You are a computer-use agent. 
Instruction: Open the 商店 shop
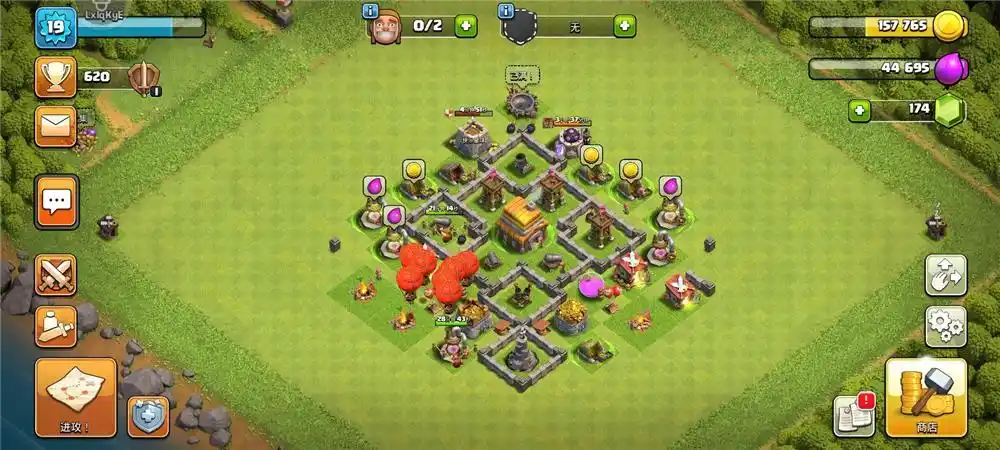point(925,397)
